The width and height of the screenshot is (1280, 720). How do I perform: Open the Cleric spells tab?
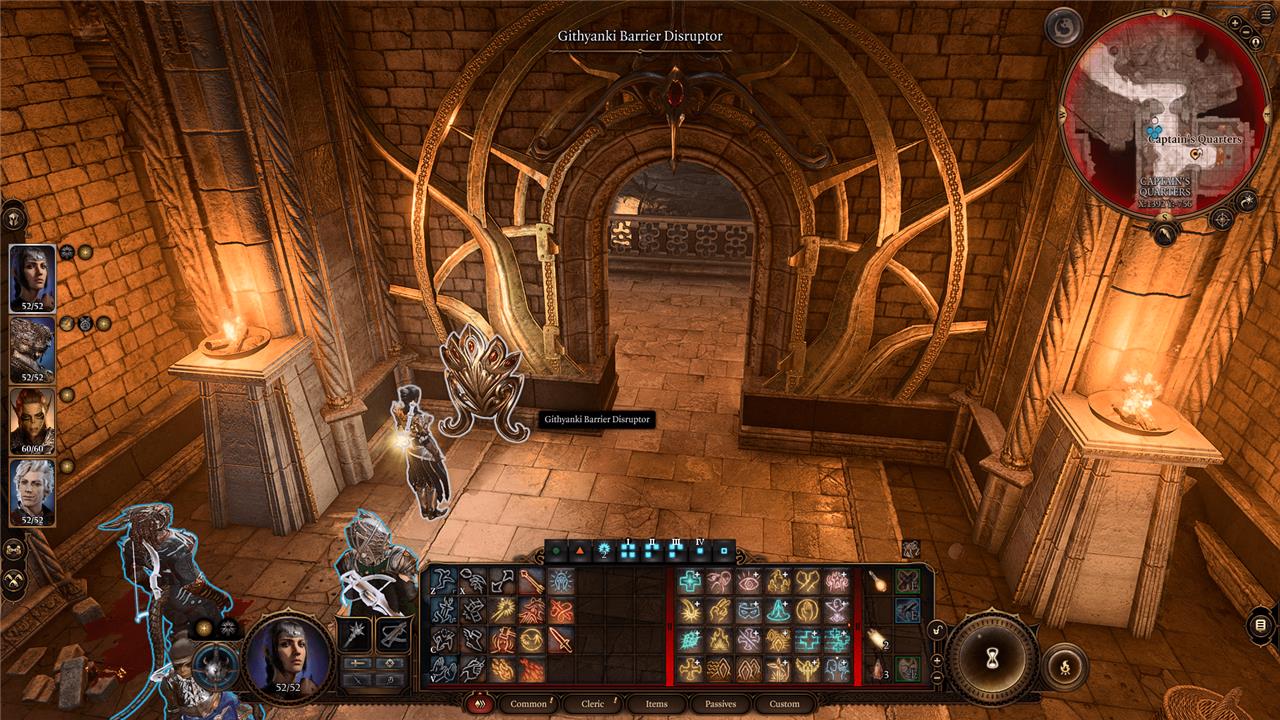click(593, 704)
